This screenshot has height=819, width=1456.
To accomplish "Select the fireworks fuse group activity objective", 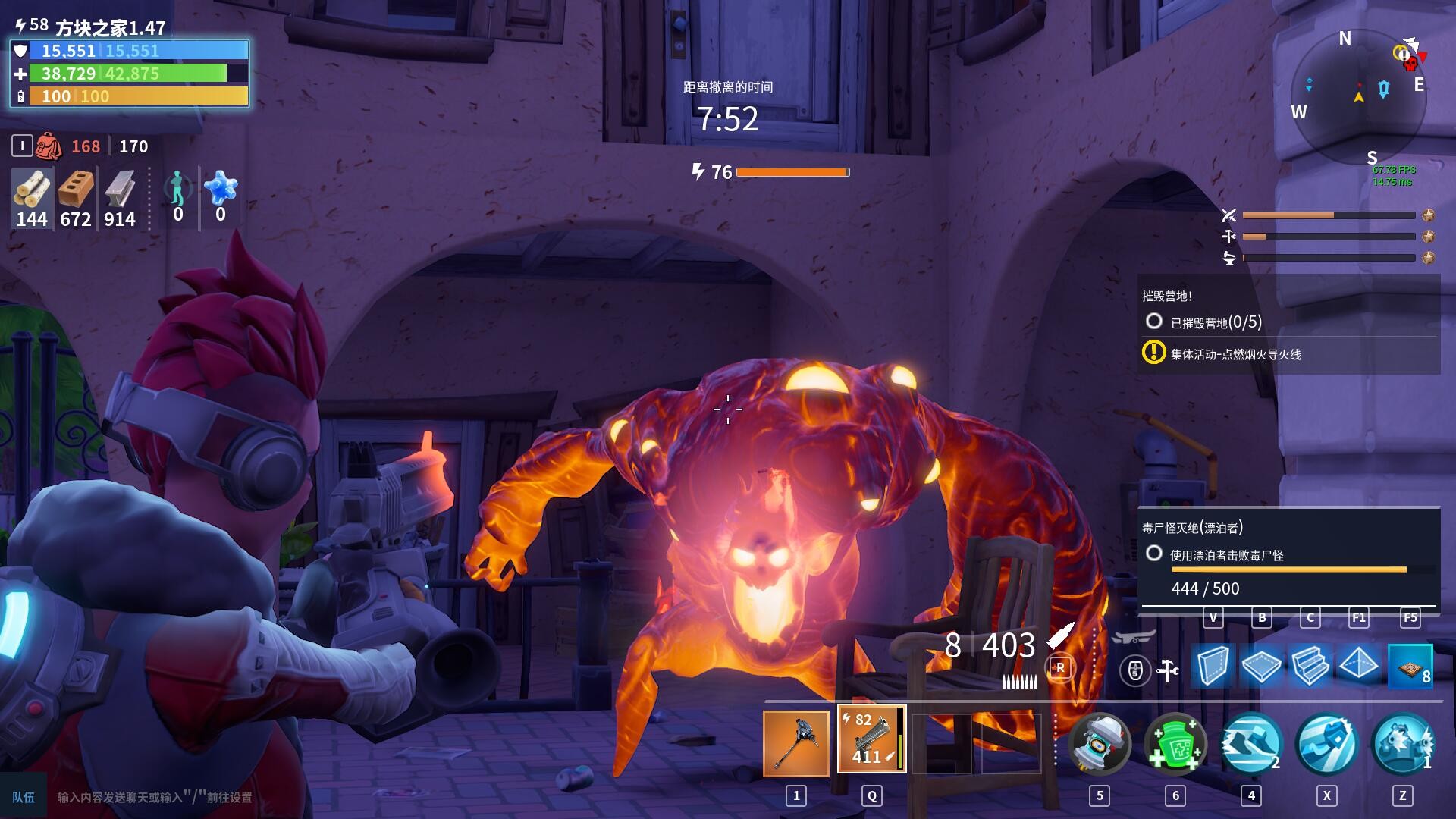I will pyautogui.click(x=1235, y=354).
